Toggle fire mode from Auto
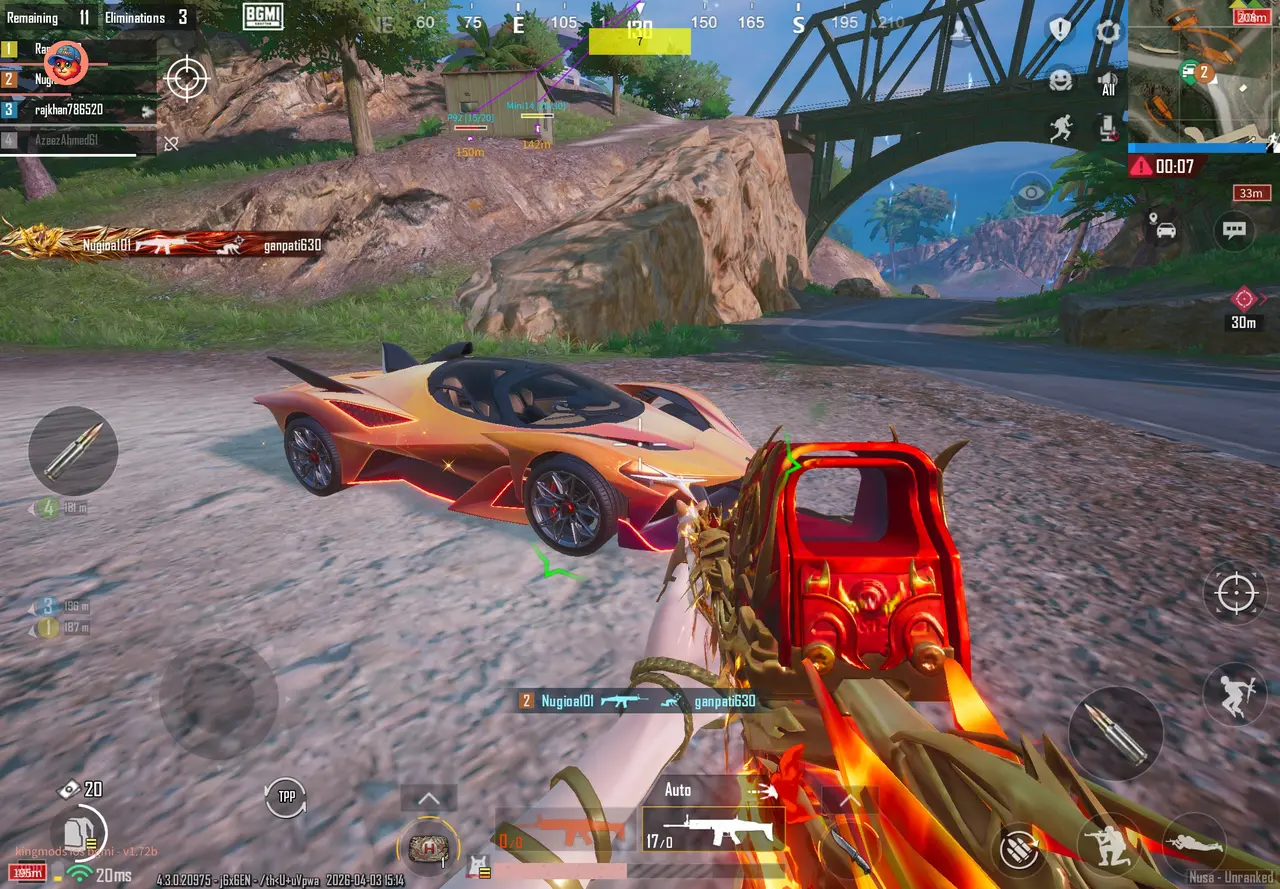 pyautogui.click(x=679, y=788)
